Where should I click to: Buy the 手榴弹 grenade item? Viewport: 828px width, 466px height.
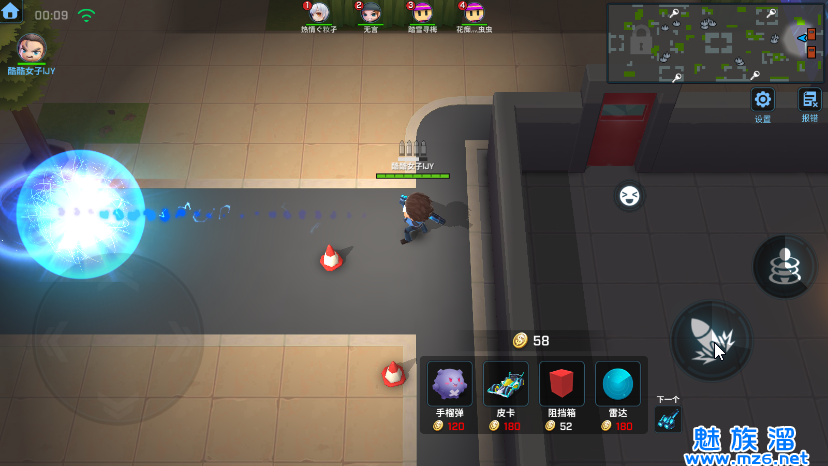(x=450, y=385)
